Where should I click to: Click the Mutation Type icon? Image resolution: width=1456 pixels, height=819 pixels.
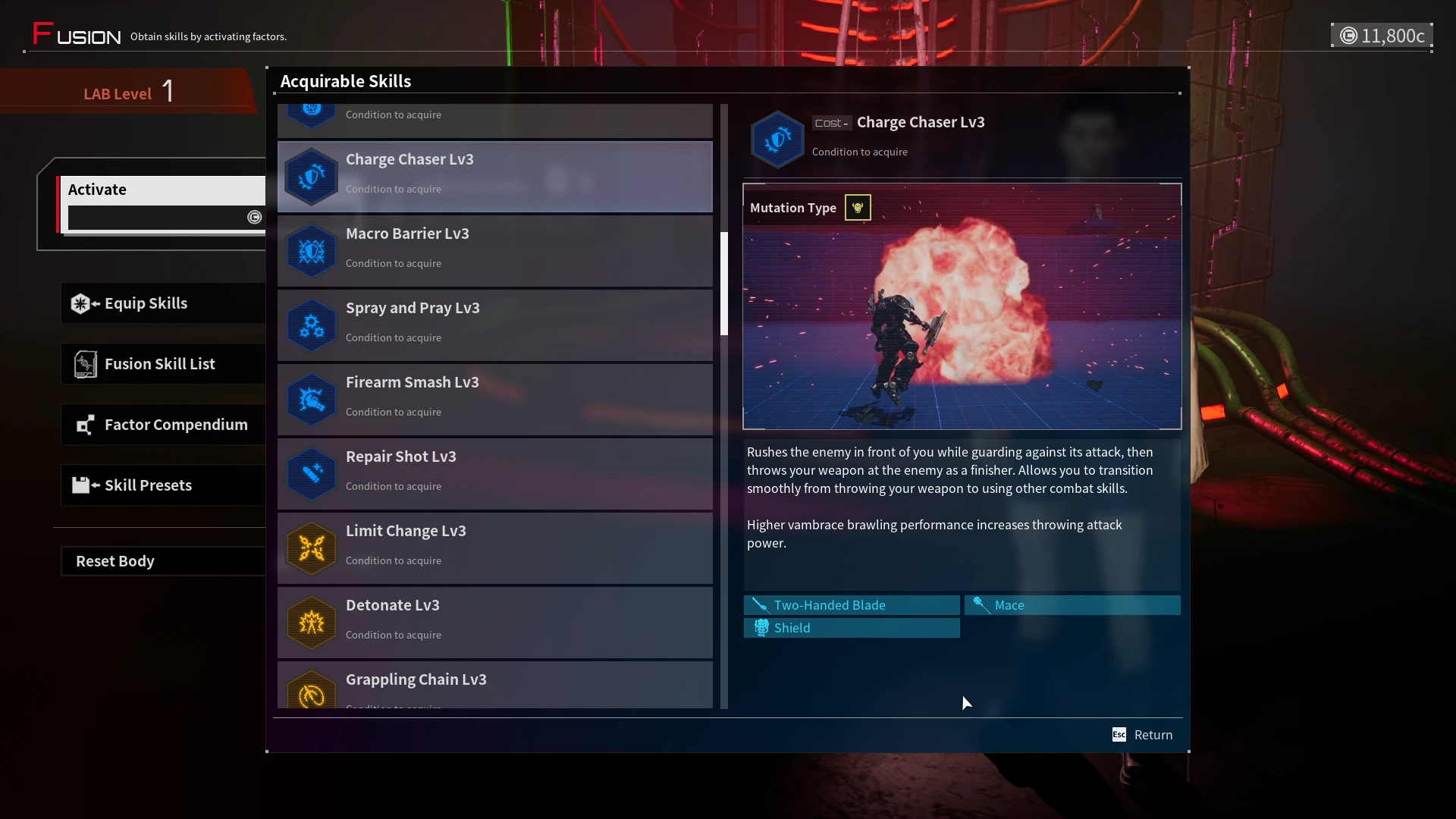[x=858, y=208]
